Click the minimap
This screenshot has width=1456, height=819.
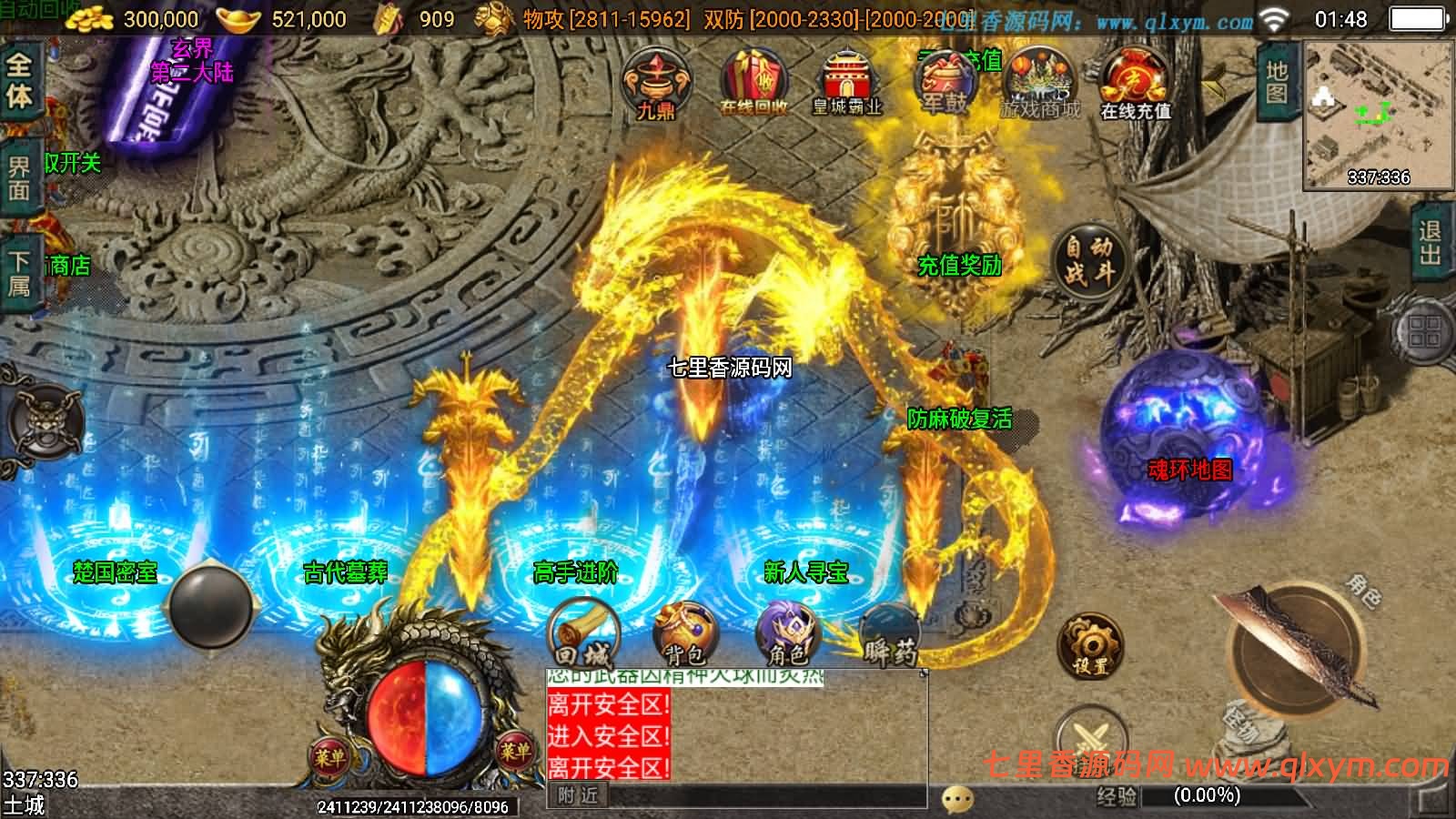[x=1377, y=114]
